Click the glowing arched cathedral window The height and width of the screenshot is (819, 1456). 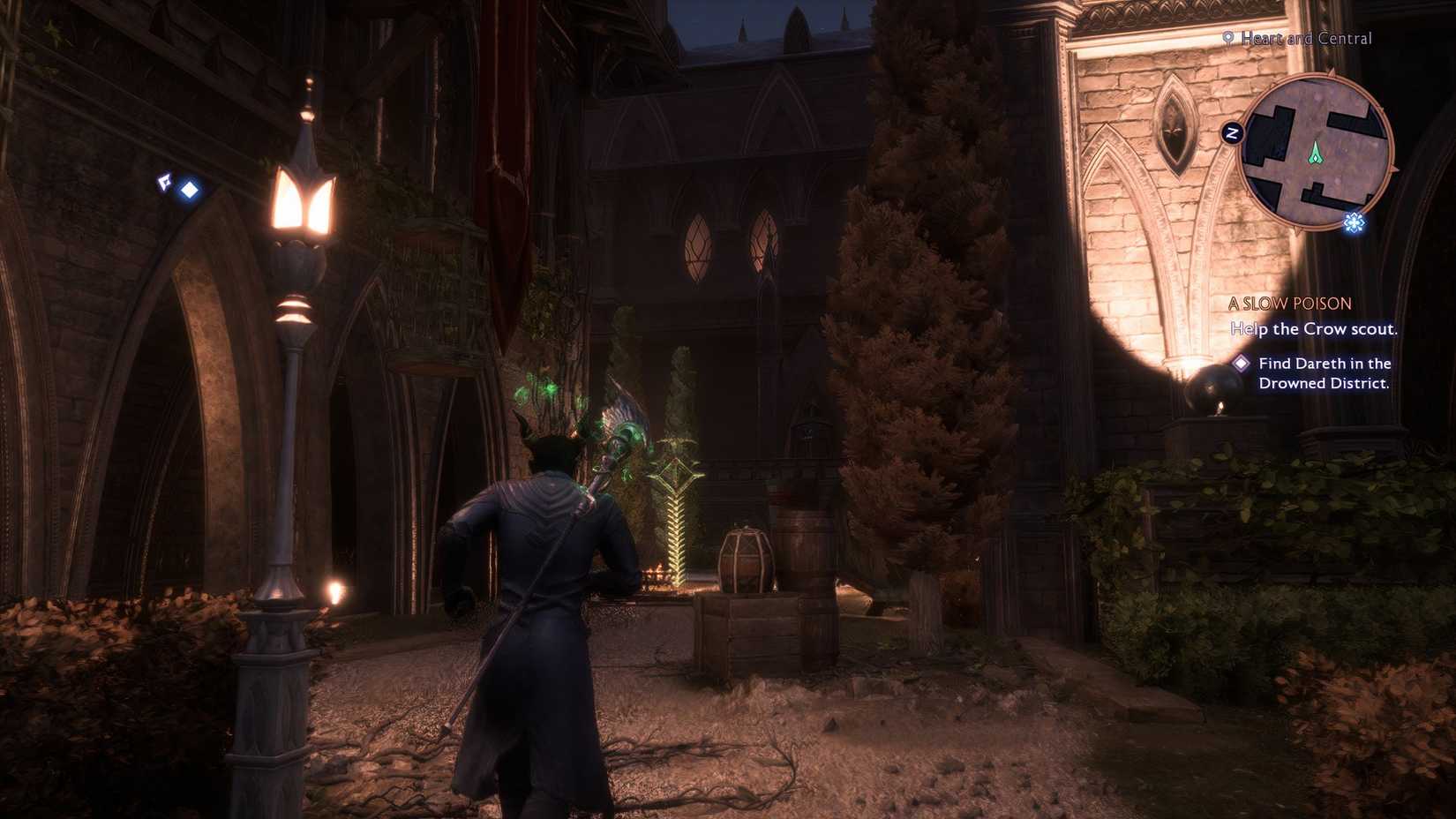click(x=697, y=247)
